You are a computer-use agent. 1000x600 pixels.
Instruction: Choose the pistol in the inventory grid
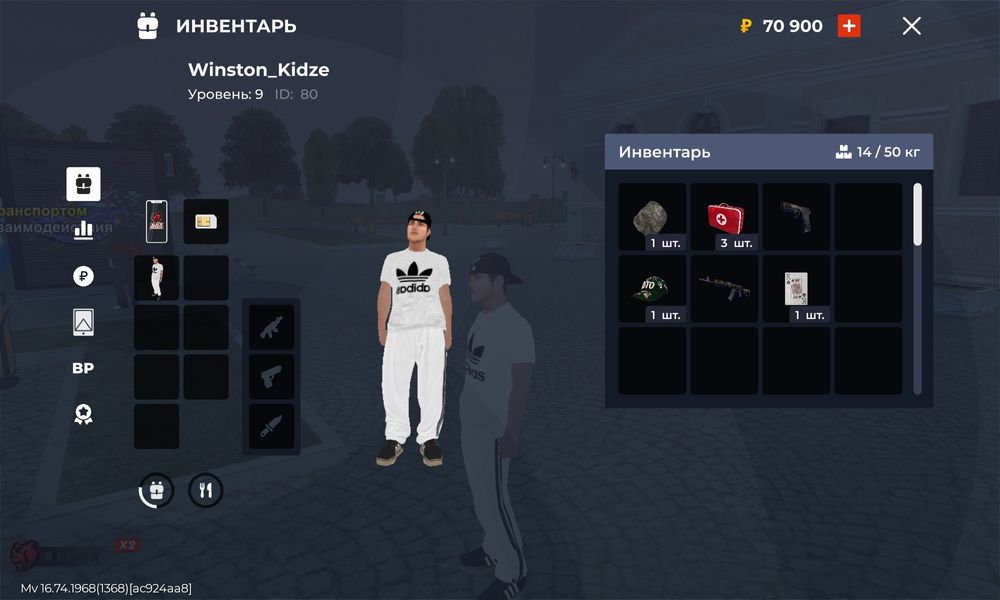796,216
